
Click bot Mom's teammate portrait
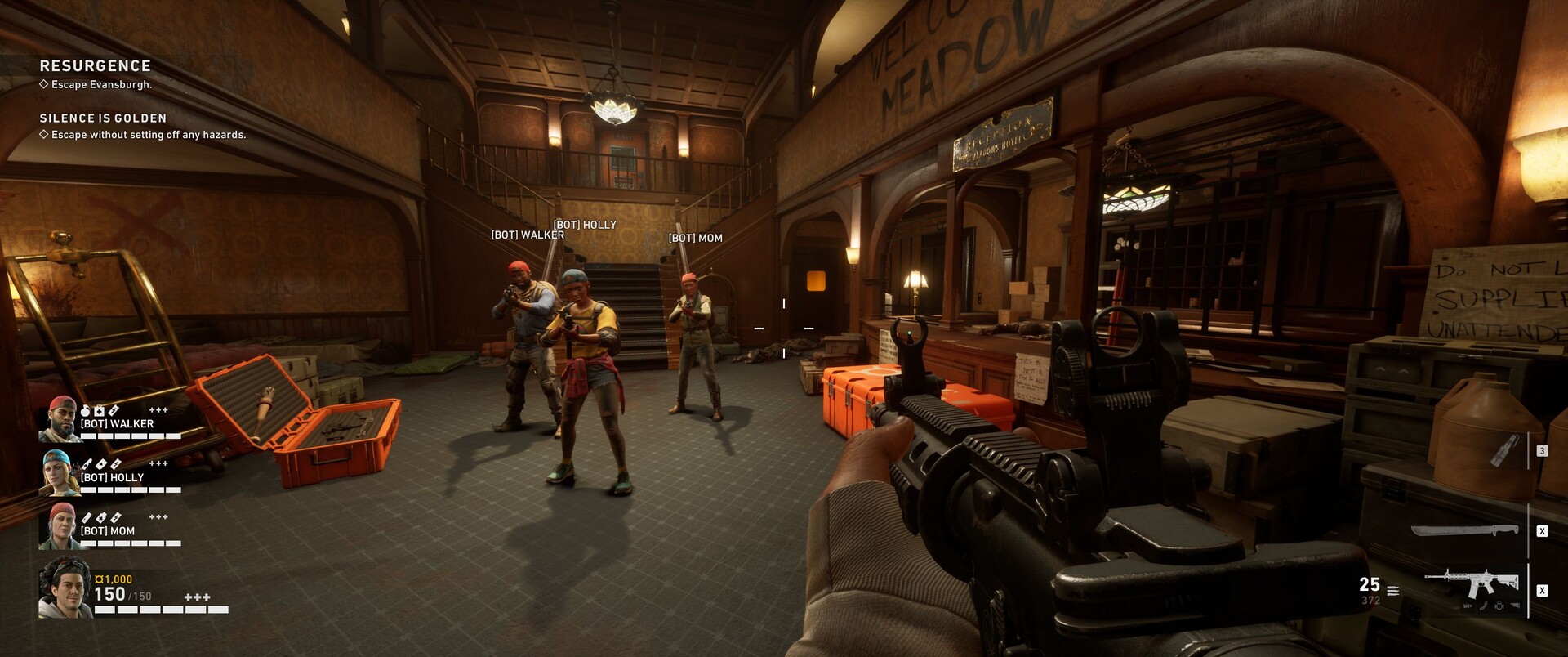pyautogui.click(x=60, y=525)
